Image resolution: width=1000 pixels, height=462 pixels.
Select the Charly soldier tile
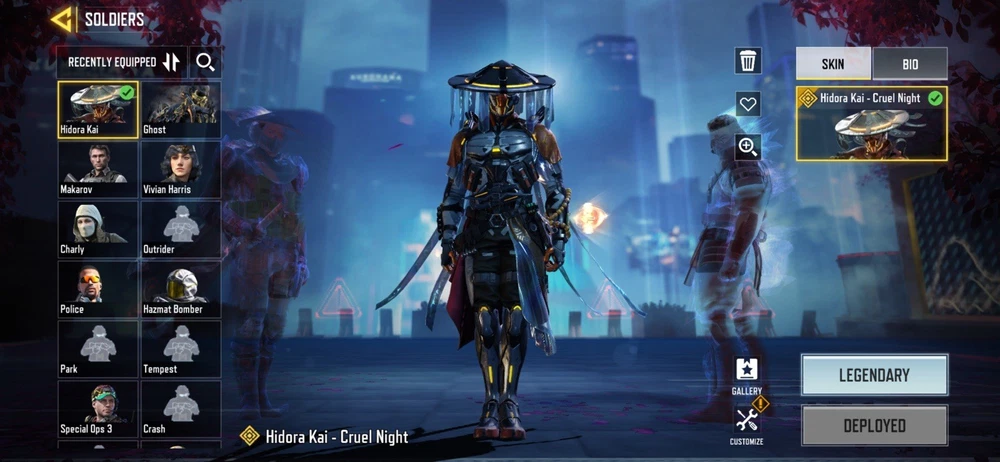pyautogui.click(x=98, y=229)
